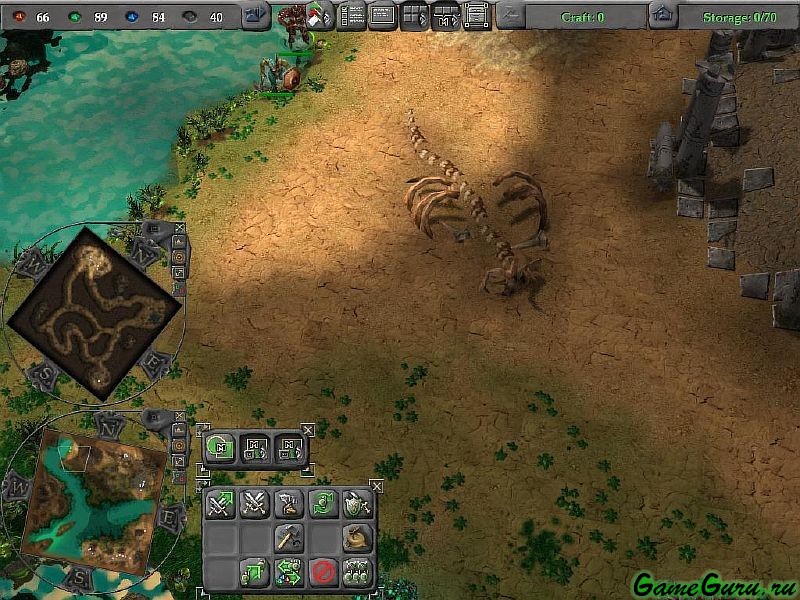Click the surface island minimap
The image size is (800, 600).
[x=97, y=497]
